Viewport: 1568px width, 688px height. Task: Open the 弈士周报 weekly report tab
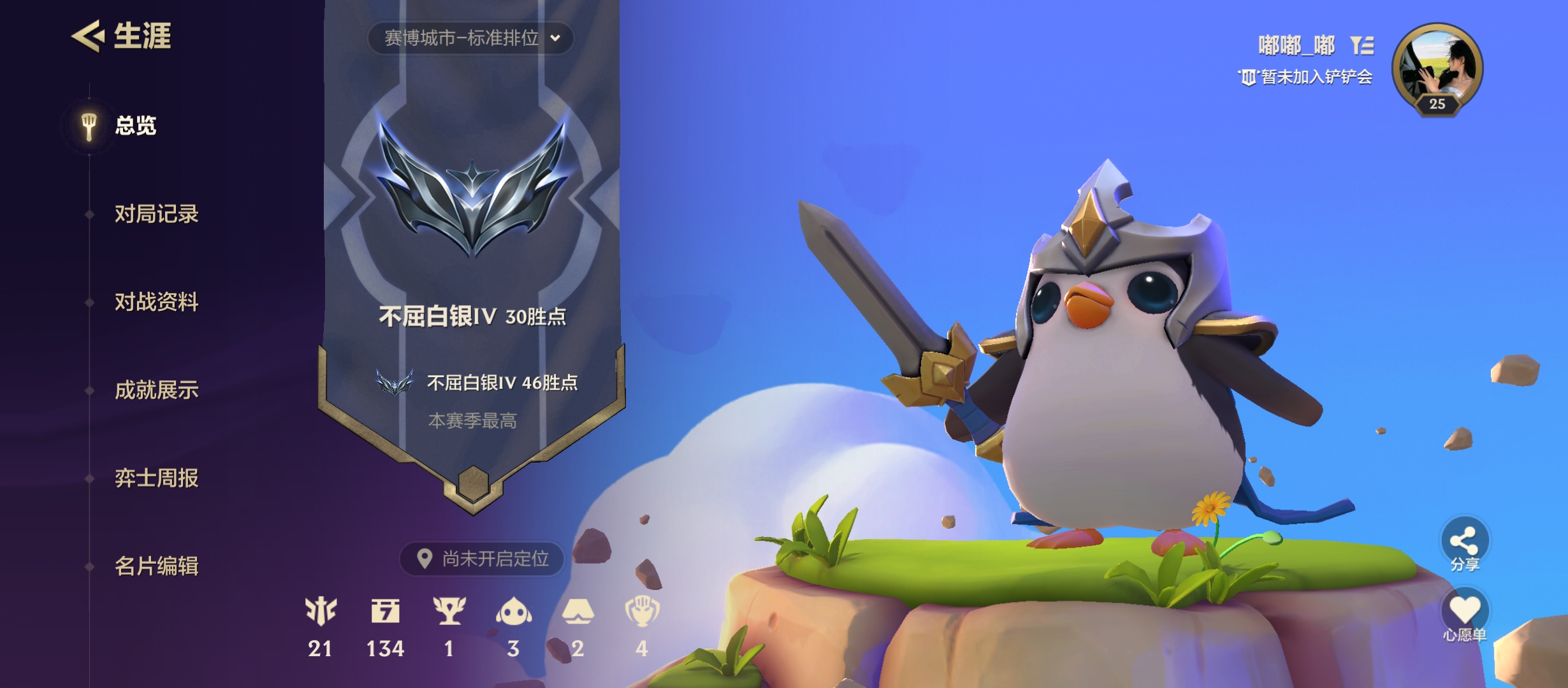coord(156,478)
